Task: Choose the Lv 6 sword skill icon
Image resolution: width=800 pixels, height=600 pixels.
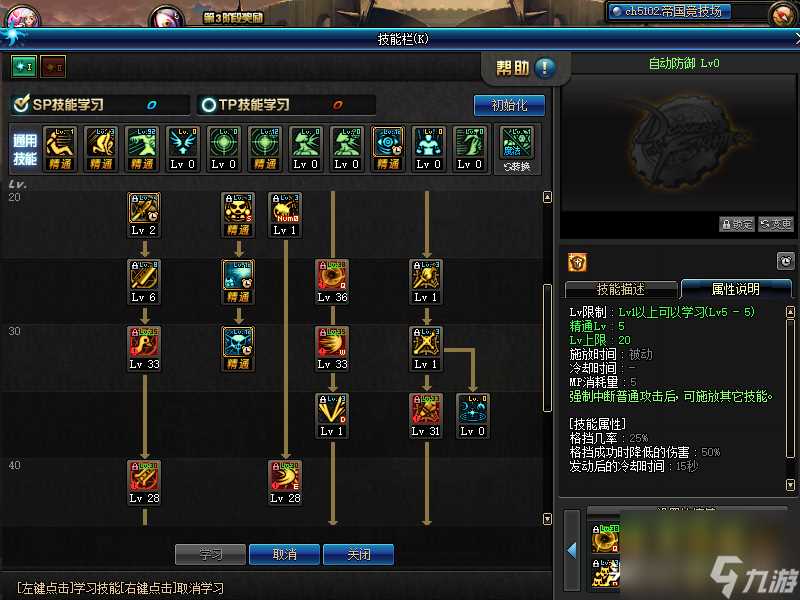Action: click(144, 275)
